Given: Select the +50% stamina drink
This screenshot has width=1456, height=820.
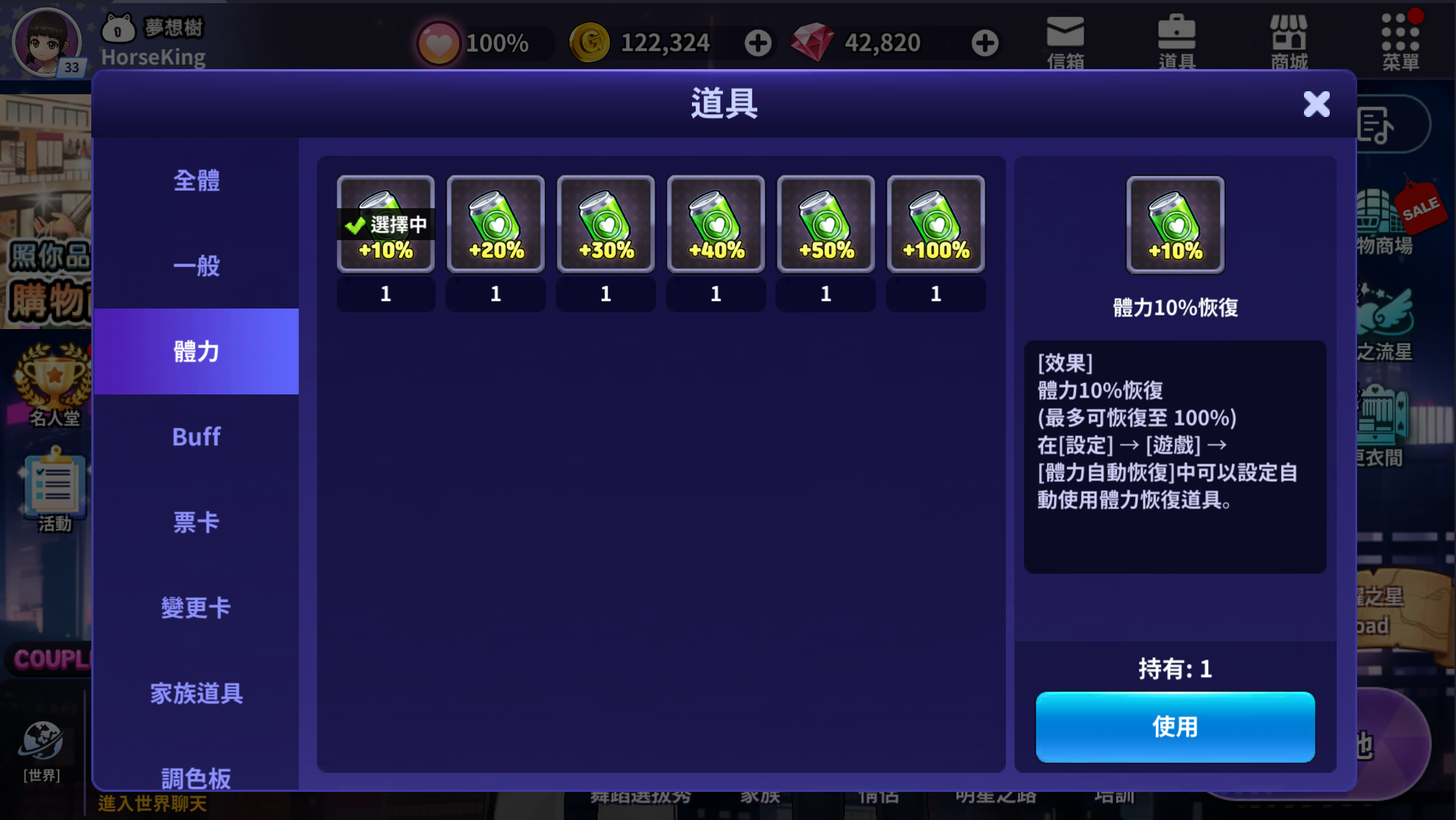Looking at the screenshot, I should [826, 225].
